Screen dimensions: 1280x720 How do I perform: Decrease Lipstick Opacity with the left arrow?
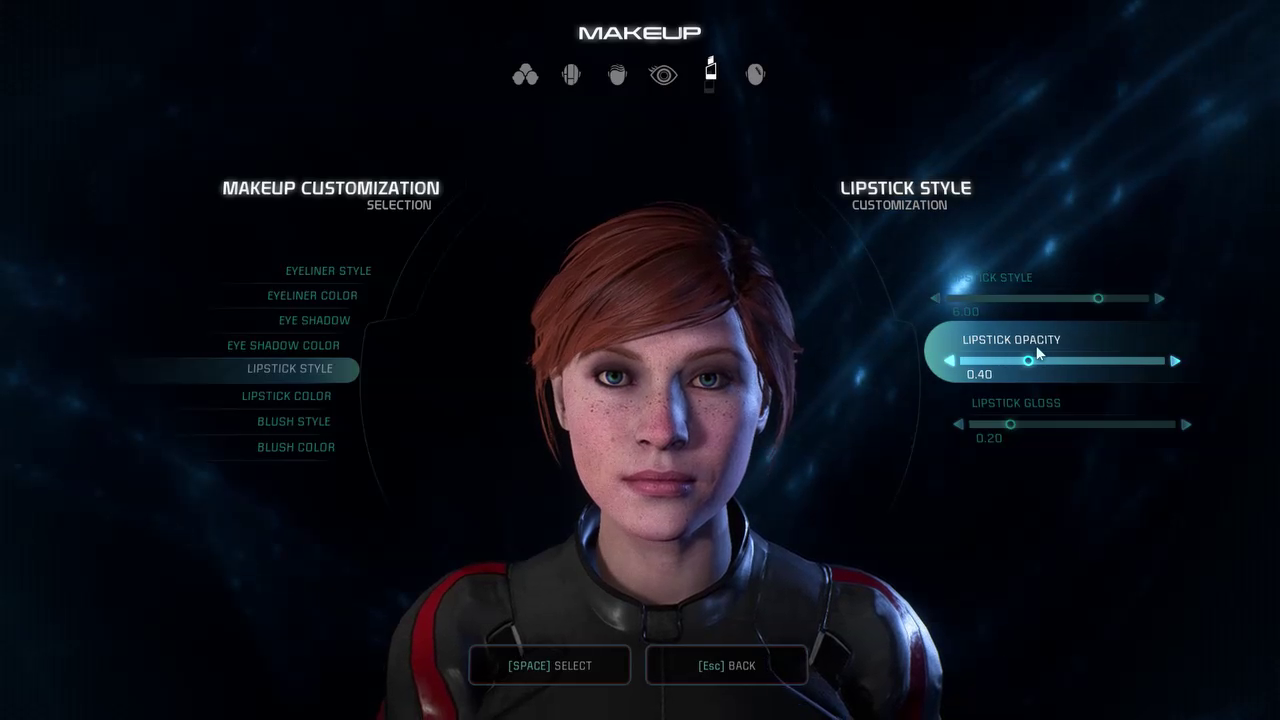[949, 361]
